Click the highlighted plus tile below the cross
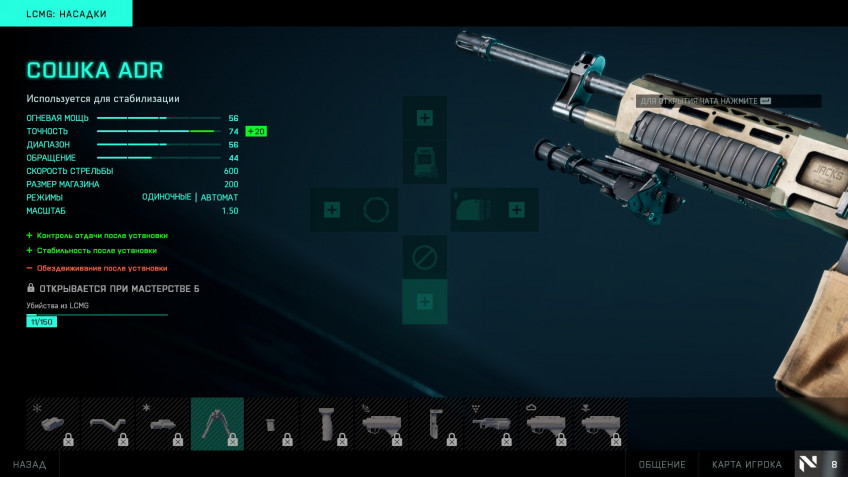 (x=424, y=302)
